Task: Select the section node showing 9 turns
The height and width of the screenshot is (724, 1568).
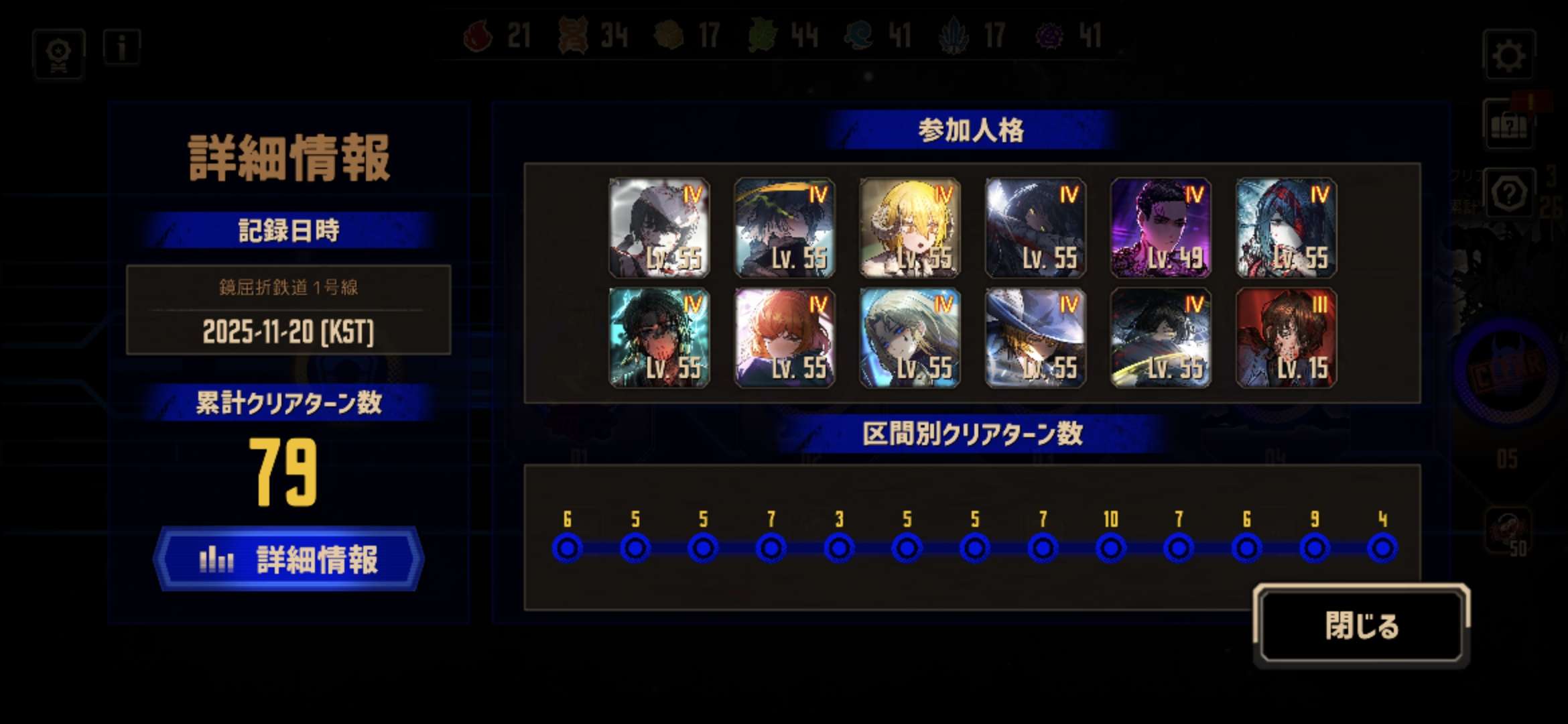Action: (1314, 548)
